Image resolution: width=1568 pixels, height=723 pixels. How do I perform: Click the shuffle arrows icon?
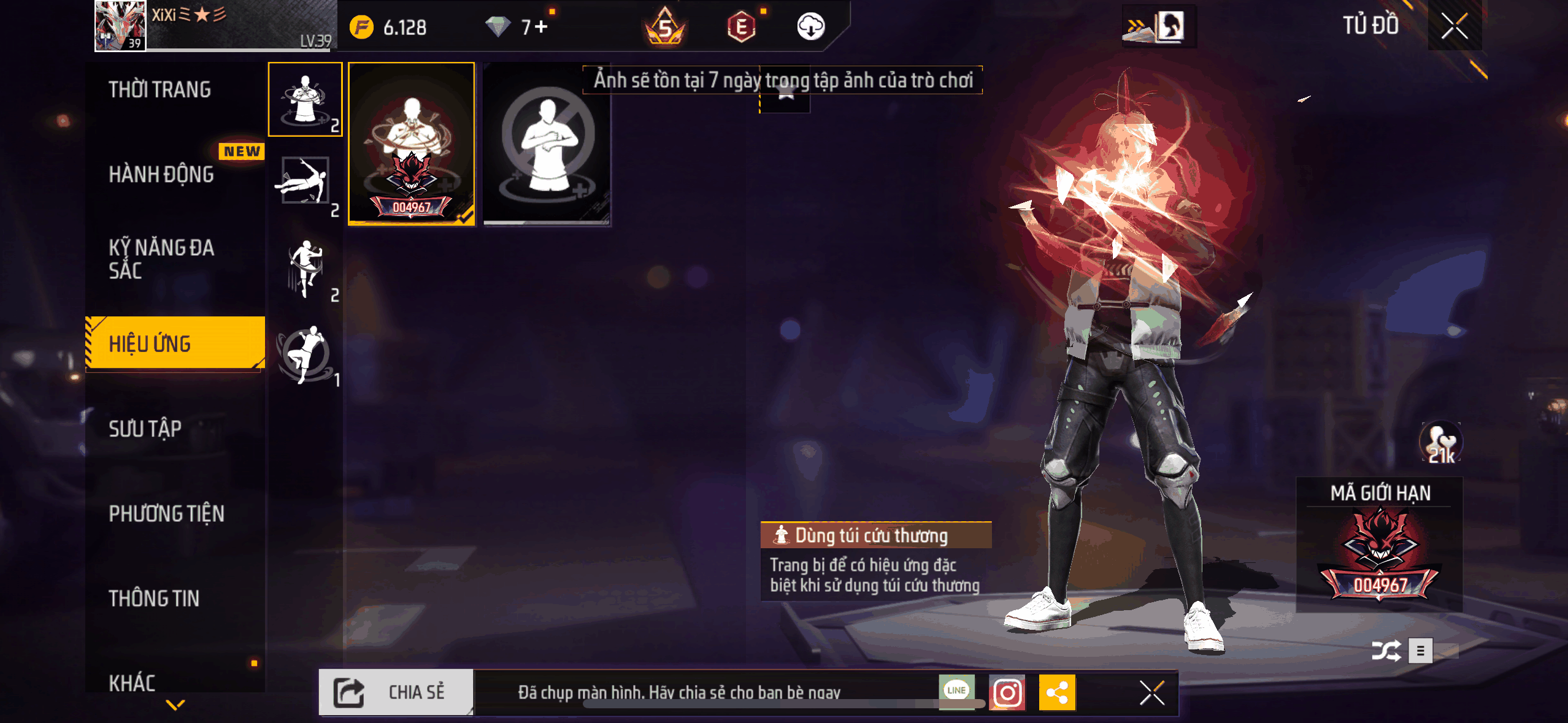tap(1386, 651)
